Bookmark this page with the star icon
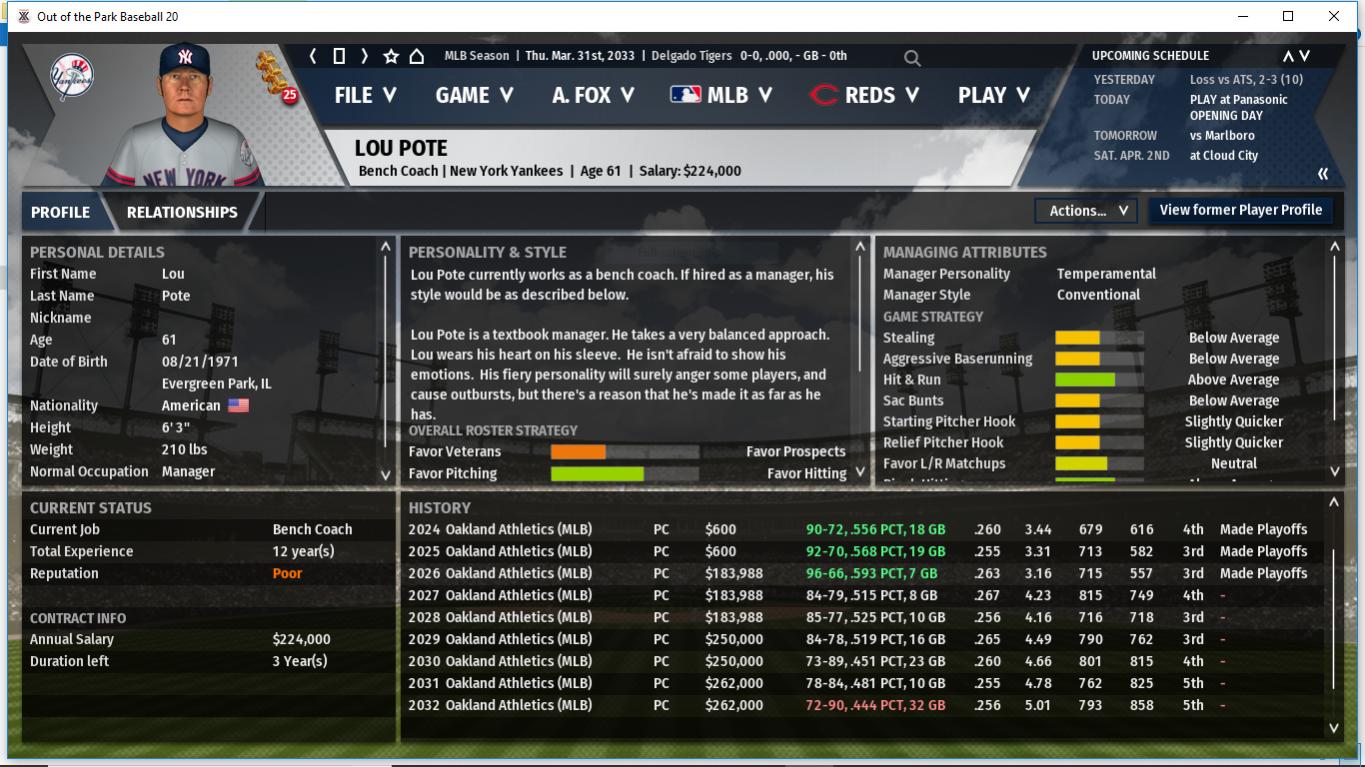The height and width of the screenshot is (767, 1365). point(391,56)
